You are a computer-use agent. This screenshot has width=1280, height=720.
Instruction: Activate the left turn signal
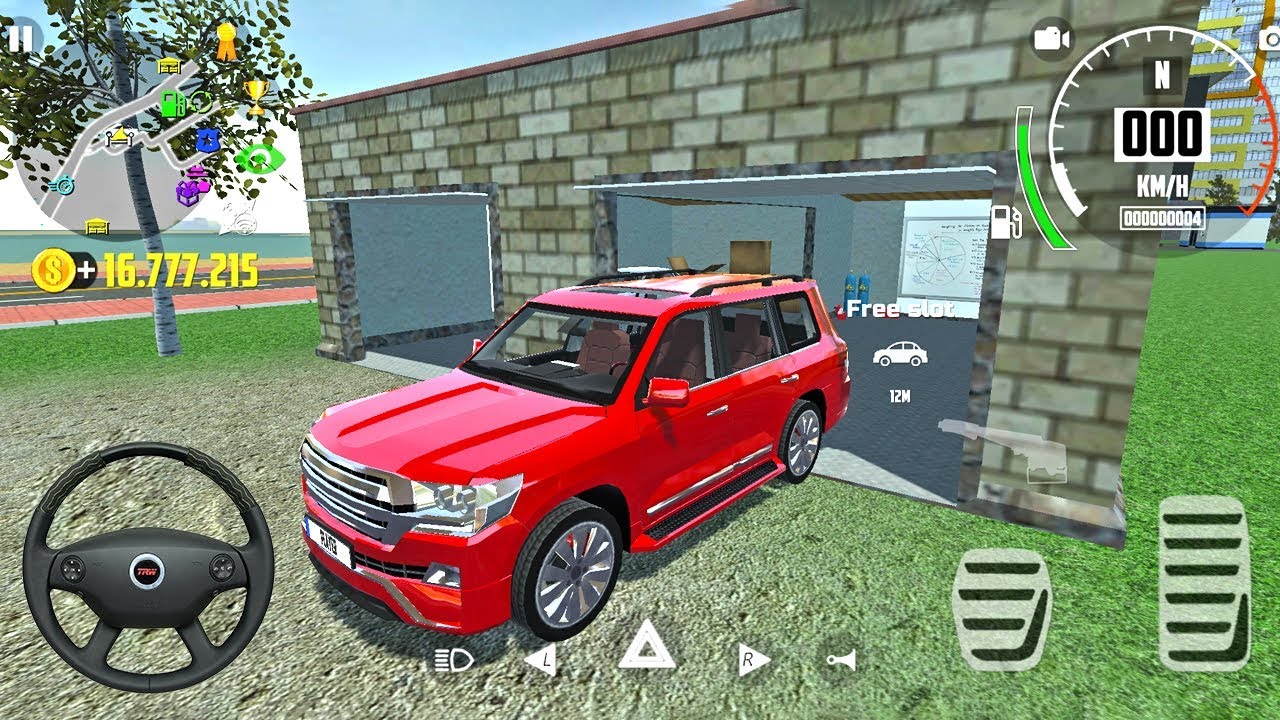click(540, 659)
